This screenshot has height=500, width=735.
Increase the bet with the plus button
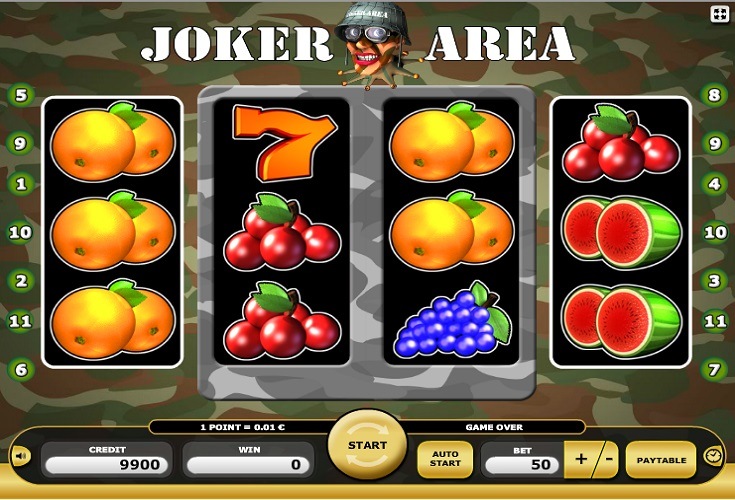click(x=582, y=460)
